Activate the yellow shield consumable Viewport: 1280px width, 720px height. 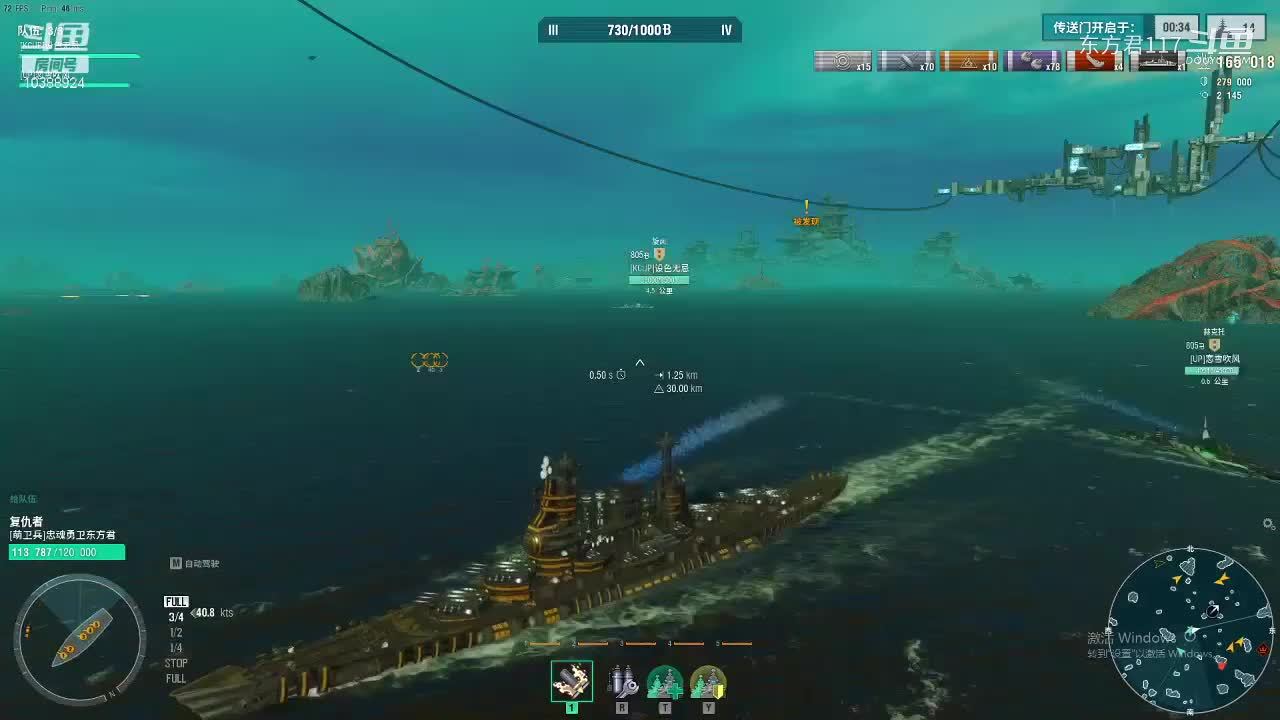(x=708, y=682)
